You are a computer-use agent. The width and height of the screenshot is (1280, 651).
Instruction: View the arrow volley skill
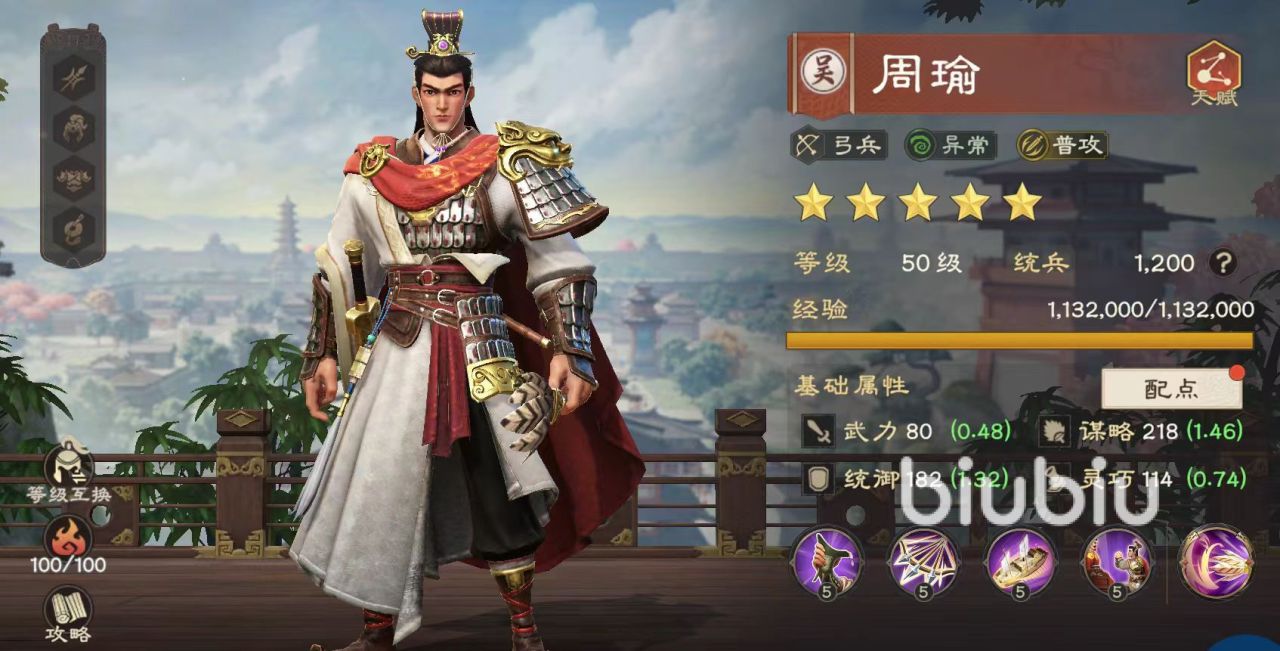tap(923, 559)
